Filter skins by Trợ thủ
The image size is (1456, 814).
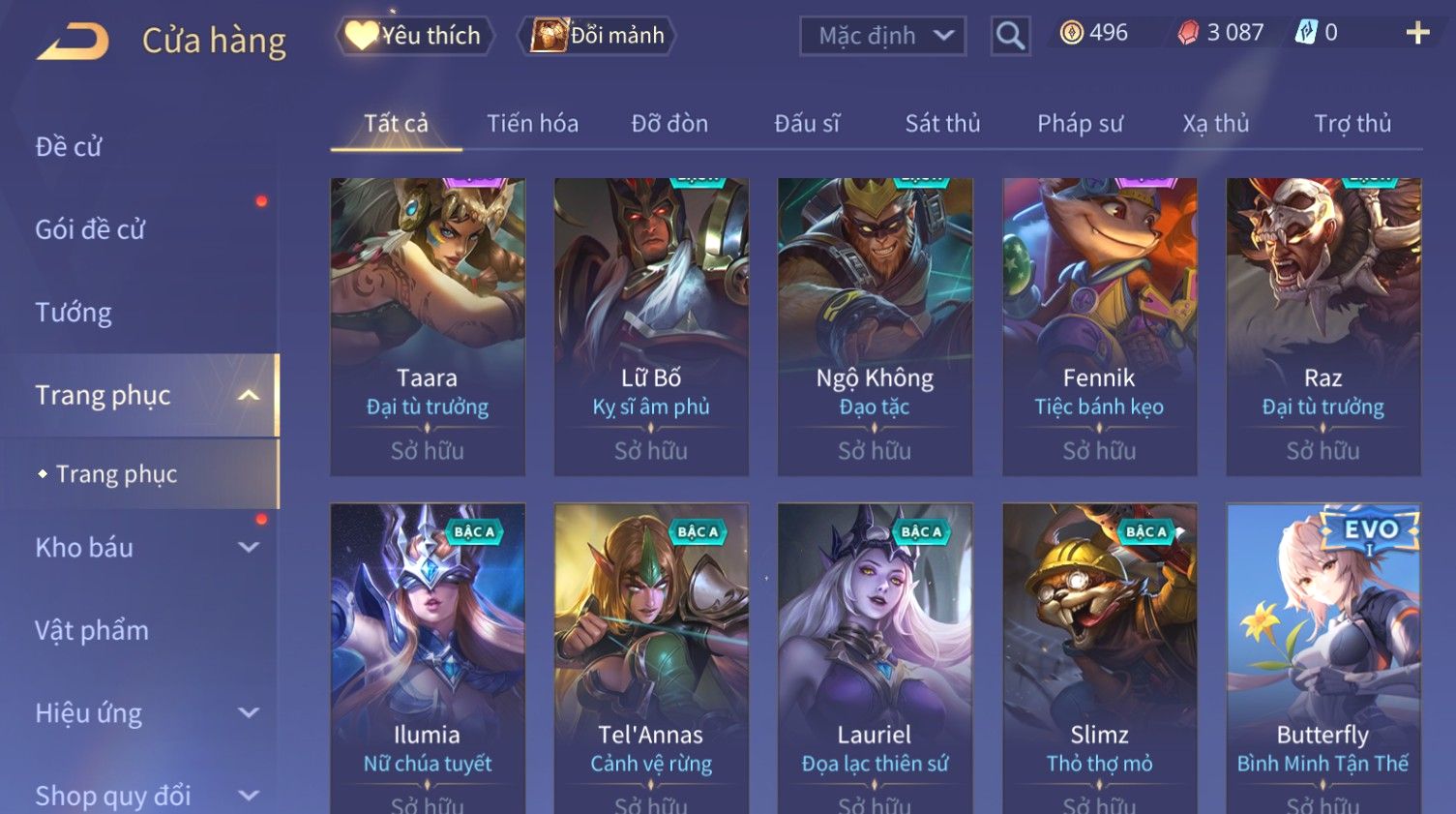pyautogui.click(x=1352, y=124)
